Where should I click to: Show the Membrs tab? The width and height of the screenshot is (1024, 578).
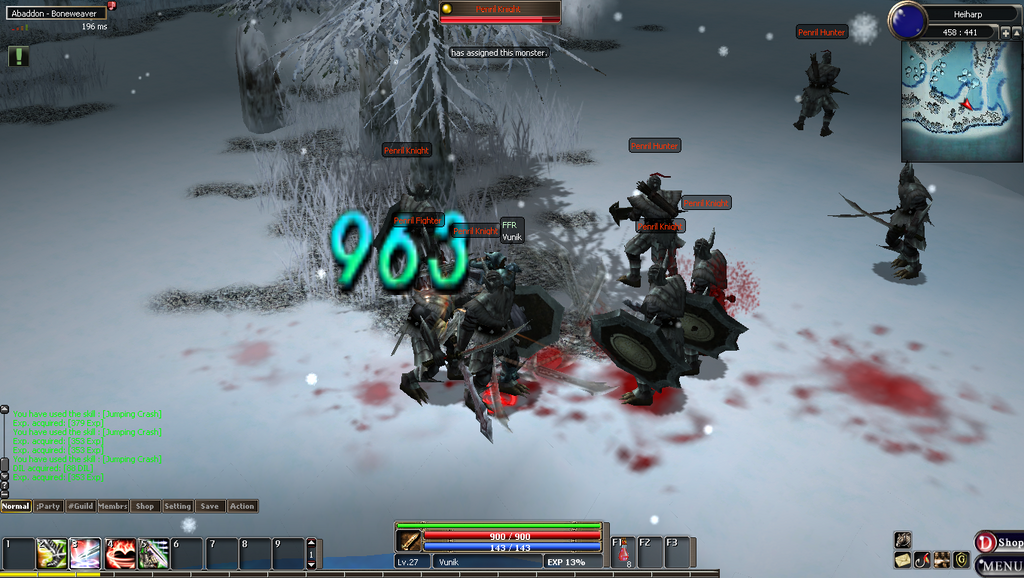click(113, 506)
